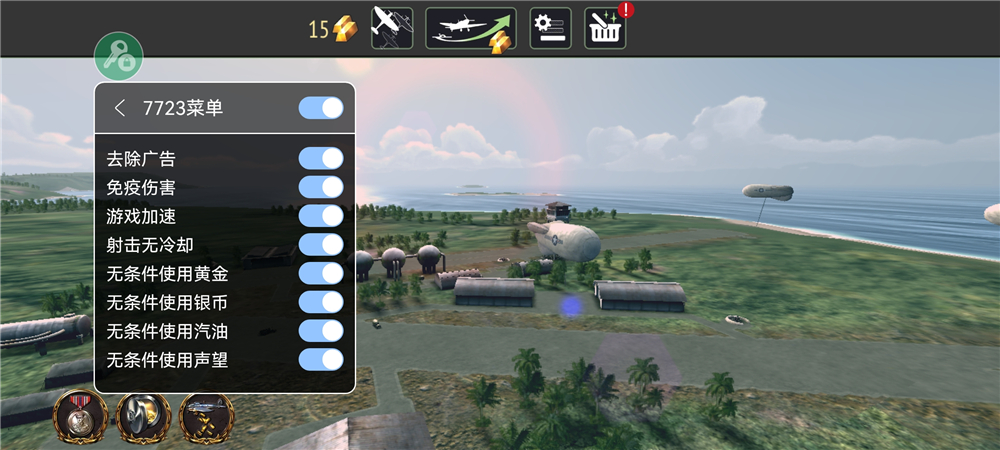Open the gear settings menu
The width and height of the screenshot is (1000, 450).
click(x=550, y=28)
